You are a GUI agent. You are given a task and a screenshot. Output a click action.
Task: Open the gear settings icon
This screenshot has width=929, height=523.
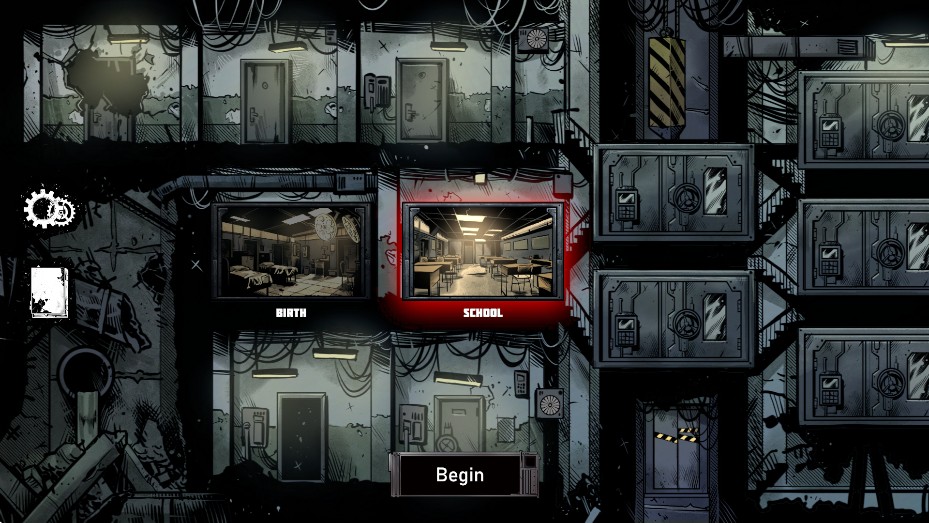48,209
